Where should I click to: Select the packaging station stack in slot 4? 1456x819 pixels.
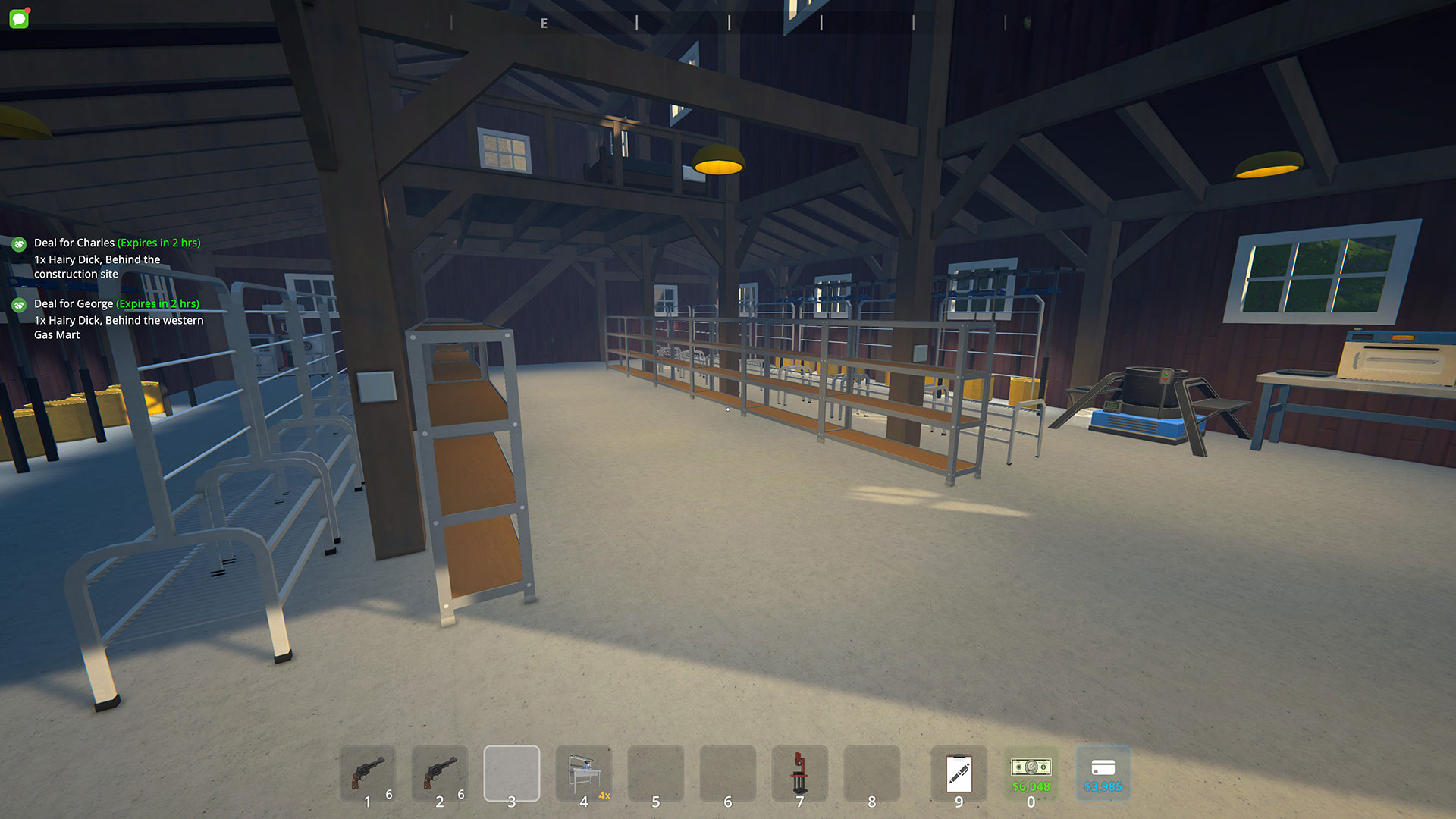point(584,773)
